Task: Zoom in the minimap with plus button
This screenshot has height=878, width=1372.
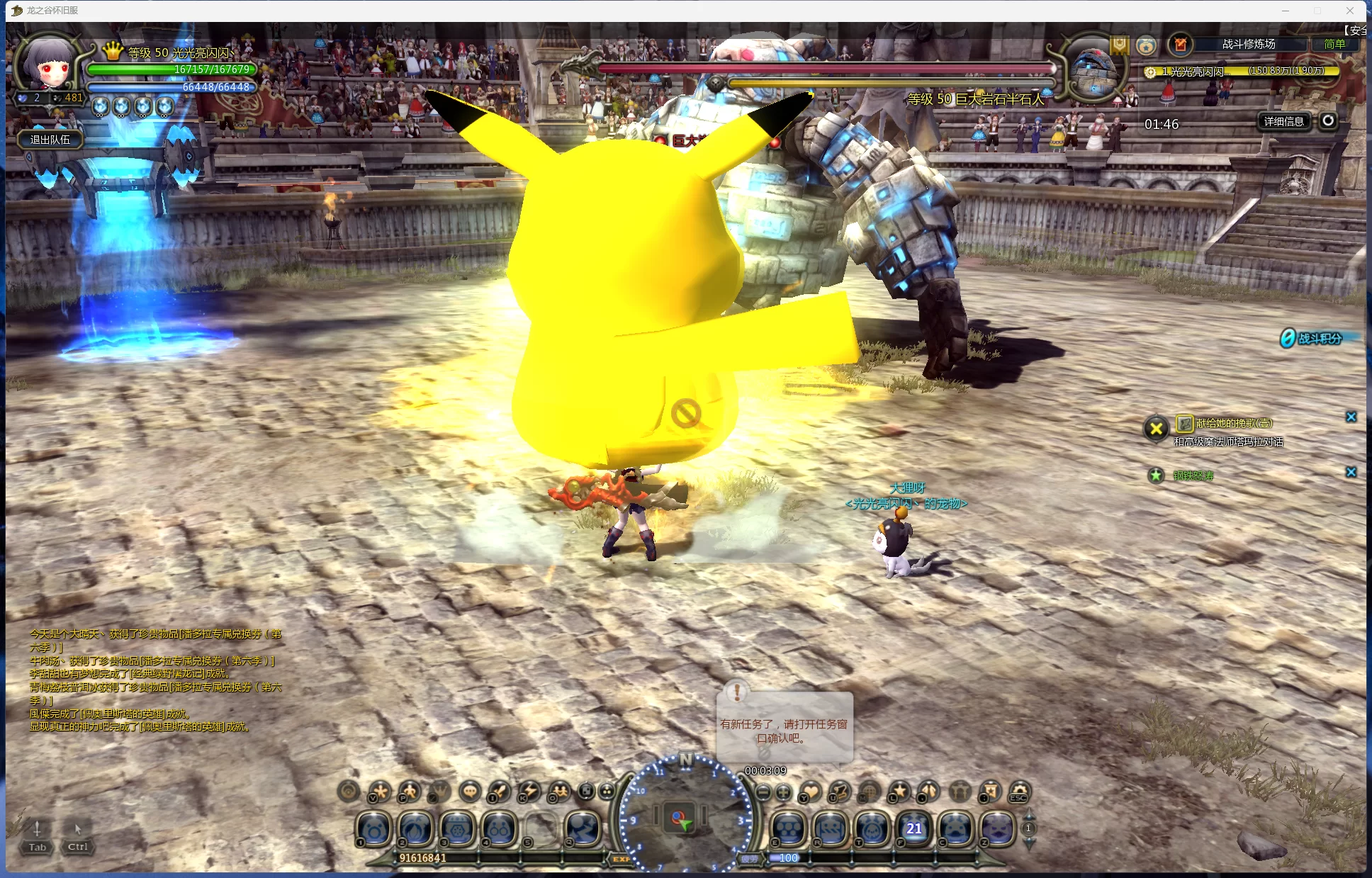Action: tap(783, 792)
